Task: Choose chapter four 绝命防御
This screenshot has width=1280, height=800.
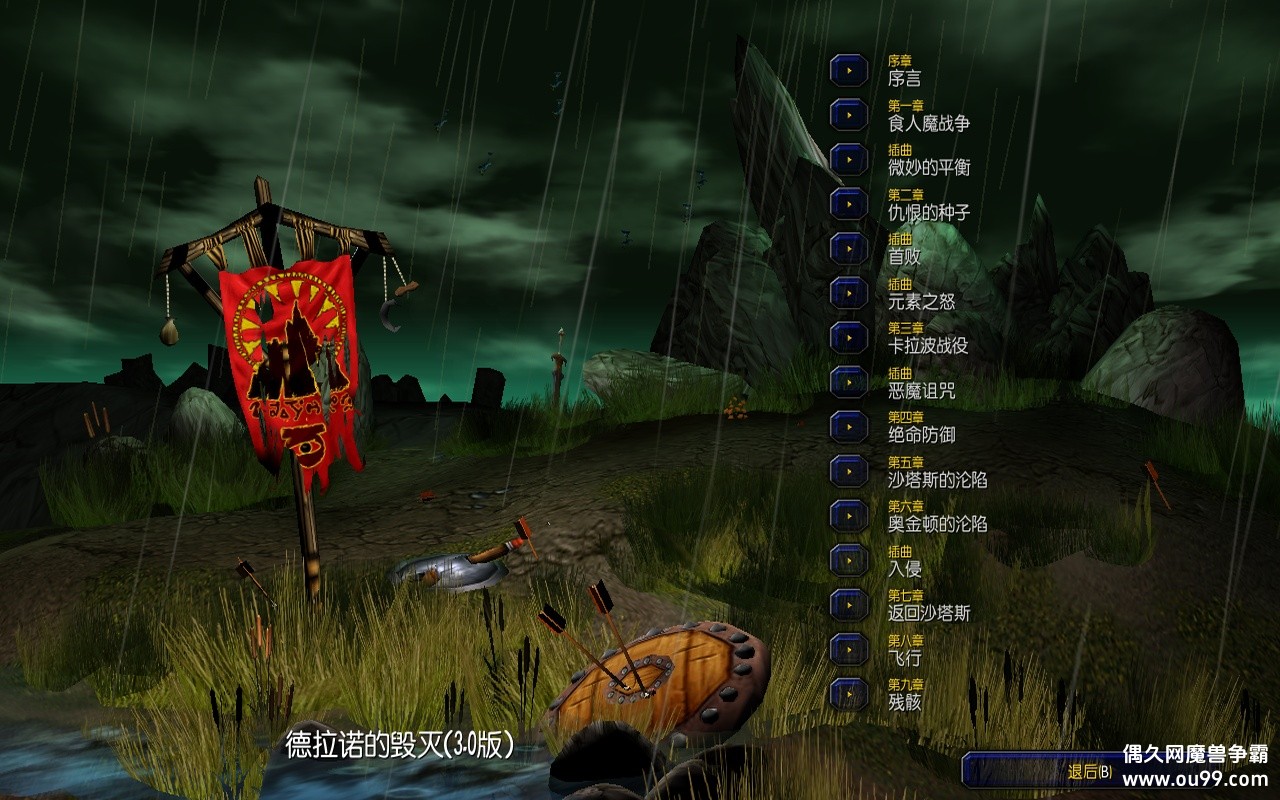Action: 849,426
